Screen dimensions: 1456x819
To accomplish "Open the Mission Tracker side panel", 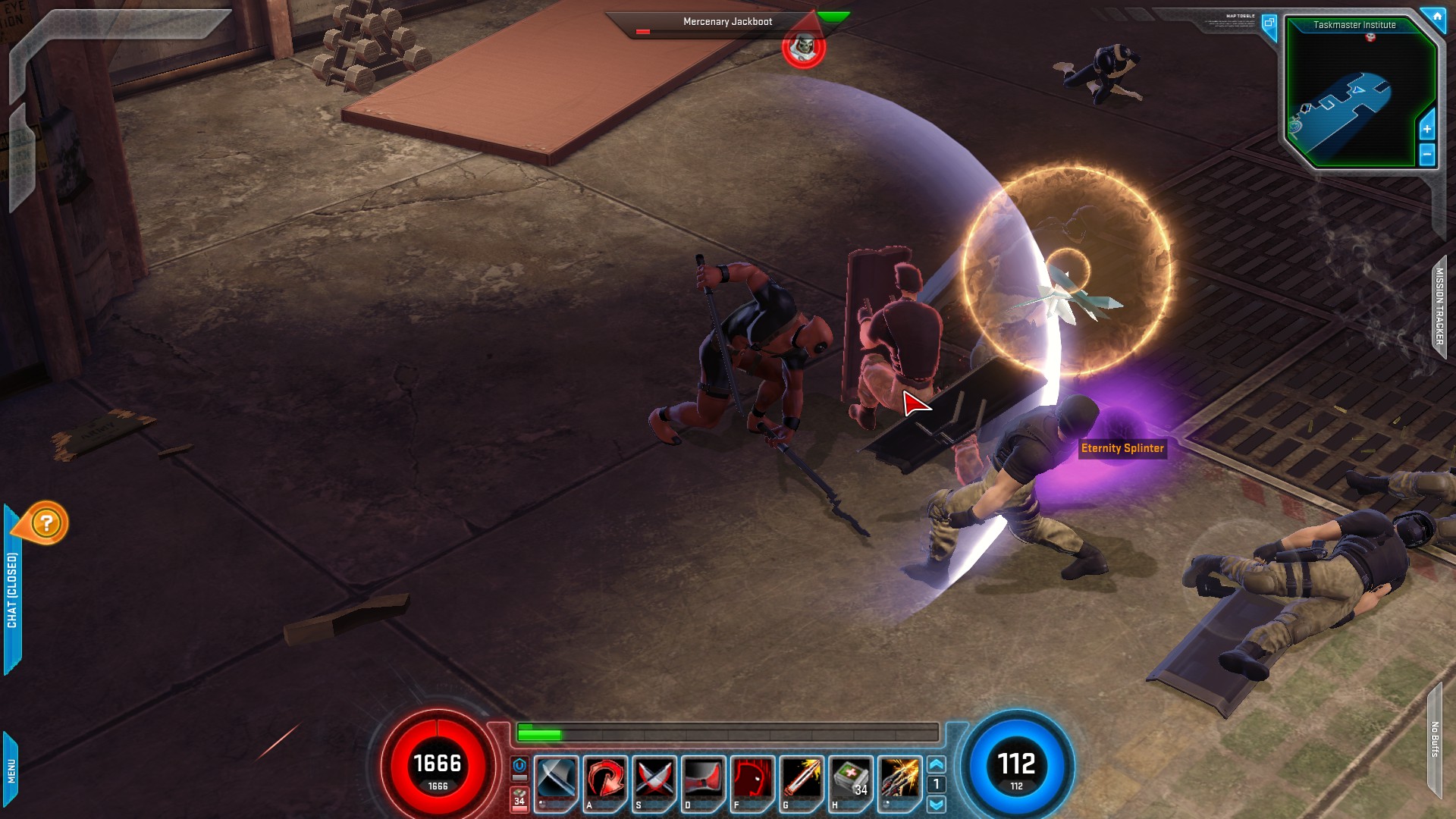I will tap(1439, 306).
